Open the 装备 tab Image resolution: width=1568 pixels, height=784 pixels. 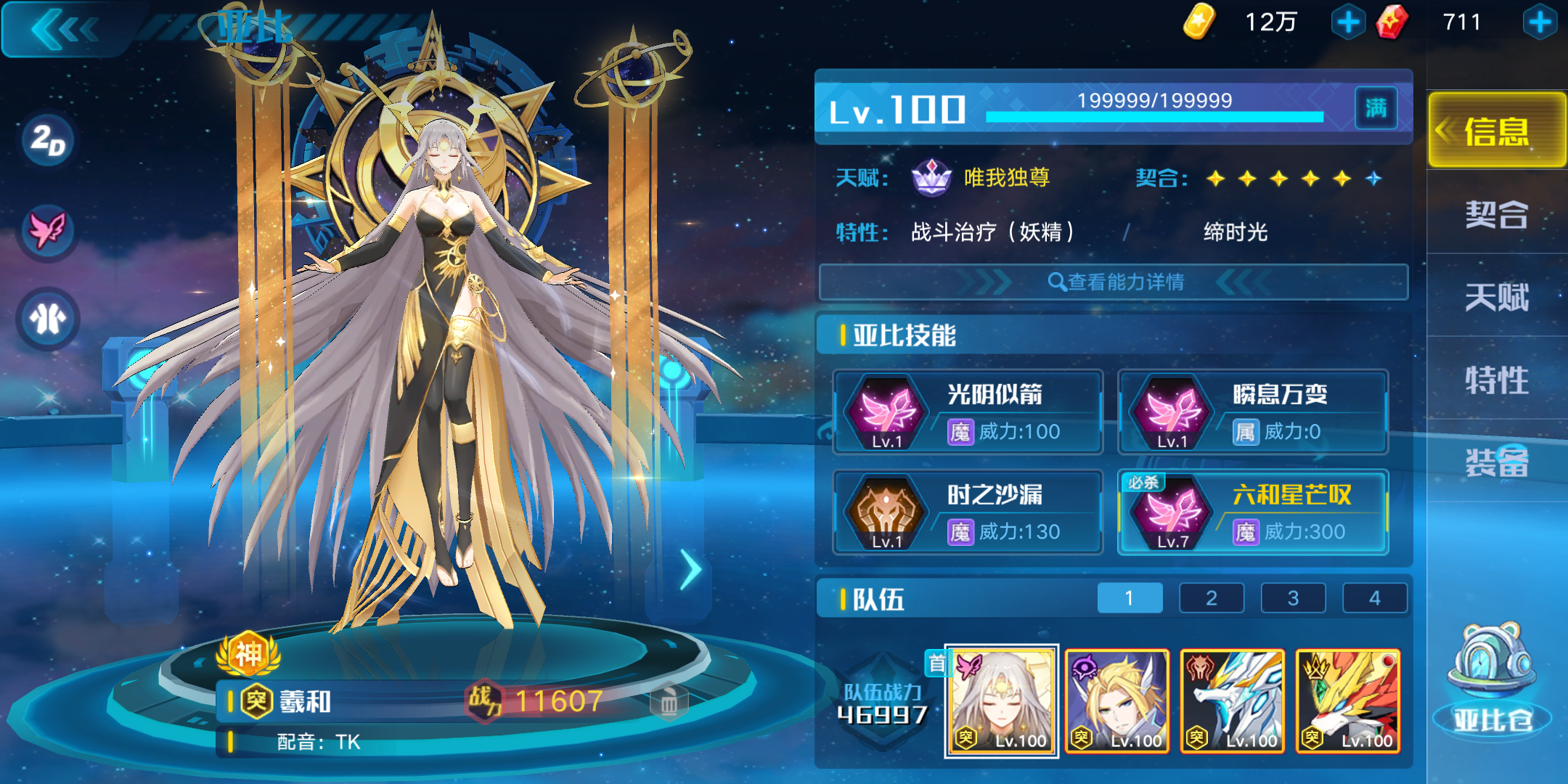click(x=1496, y=463)
